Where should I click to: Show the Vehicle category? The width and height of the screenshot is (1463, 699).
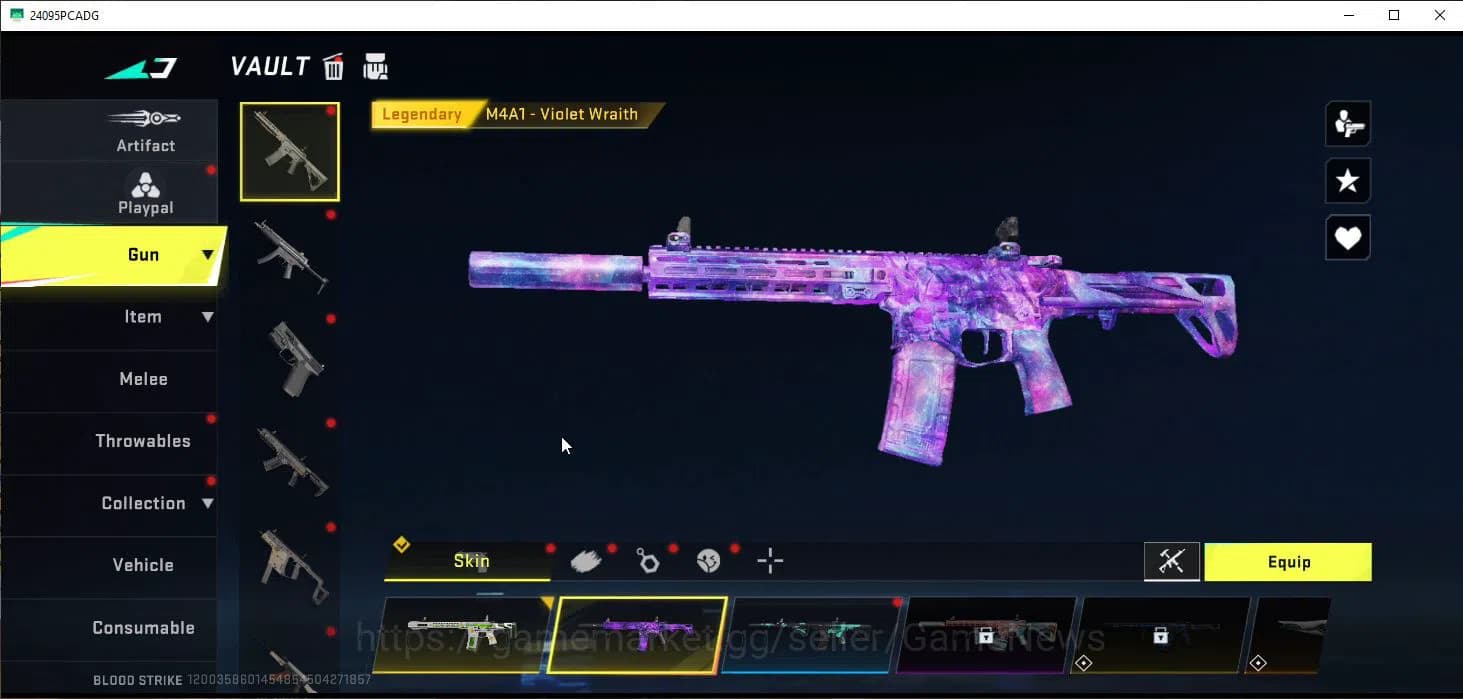143,565
